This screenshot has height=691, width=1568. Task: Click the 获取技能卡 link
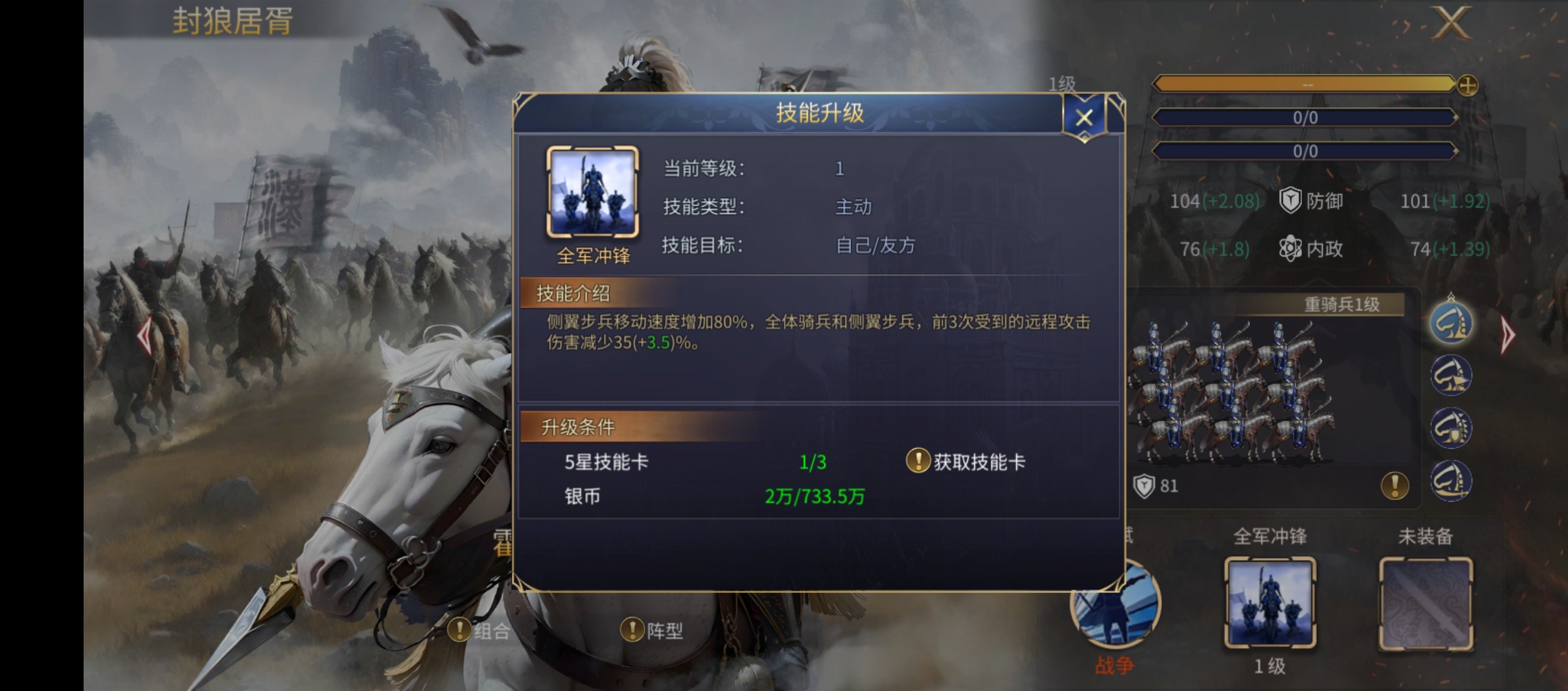click(980, 461)
